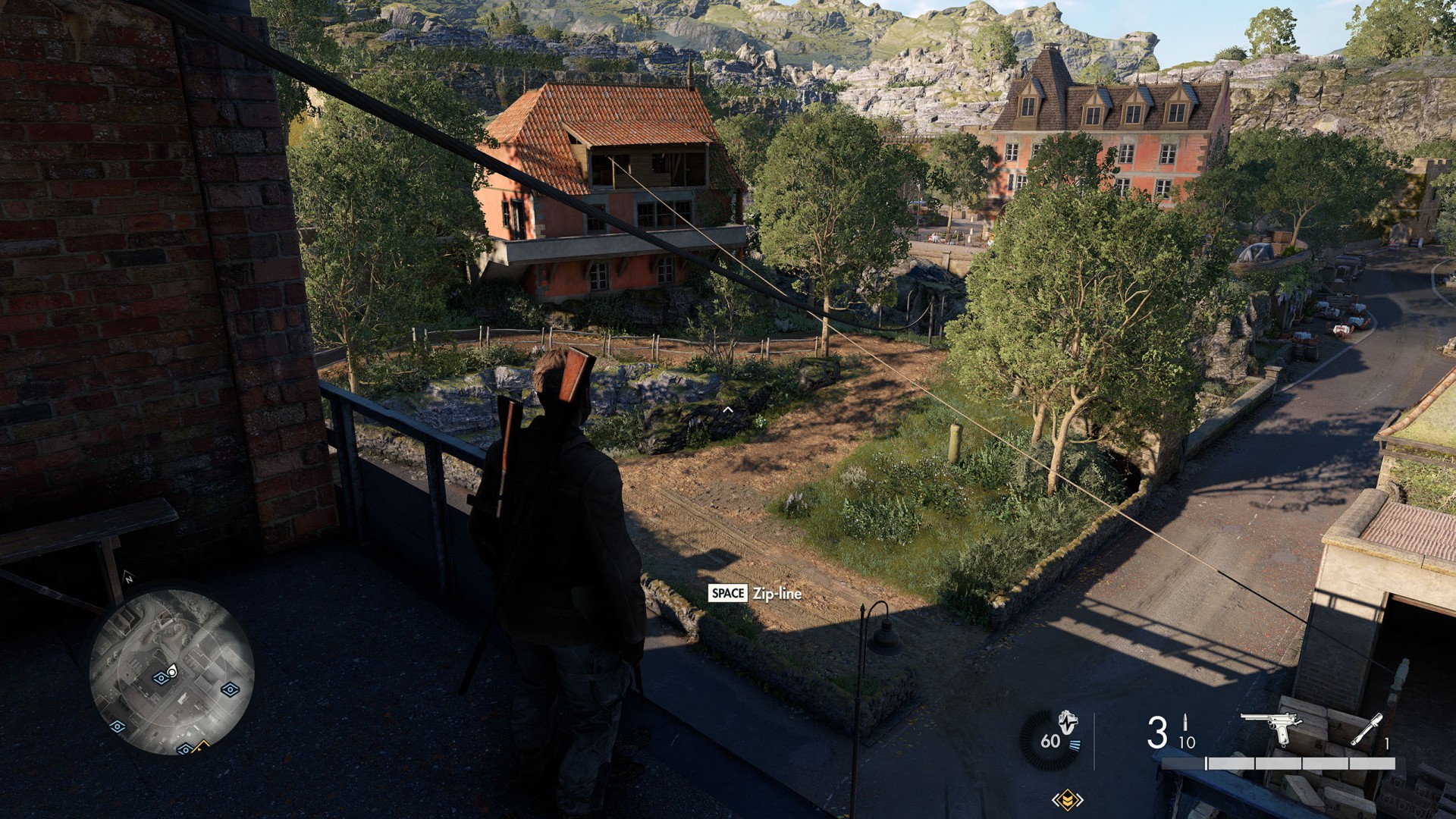The height and width of the screenshot is (819, 1456).
Task: Click the north compass indicator above minimap
Action: click(x=129, y=579)
